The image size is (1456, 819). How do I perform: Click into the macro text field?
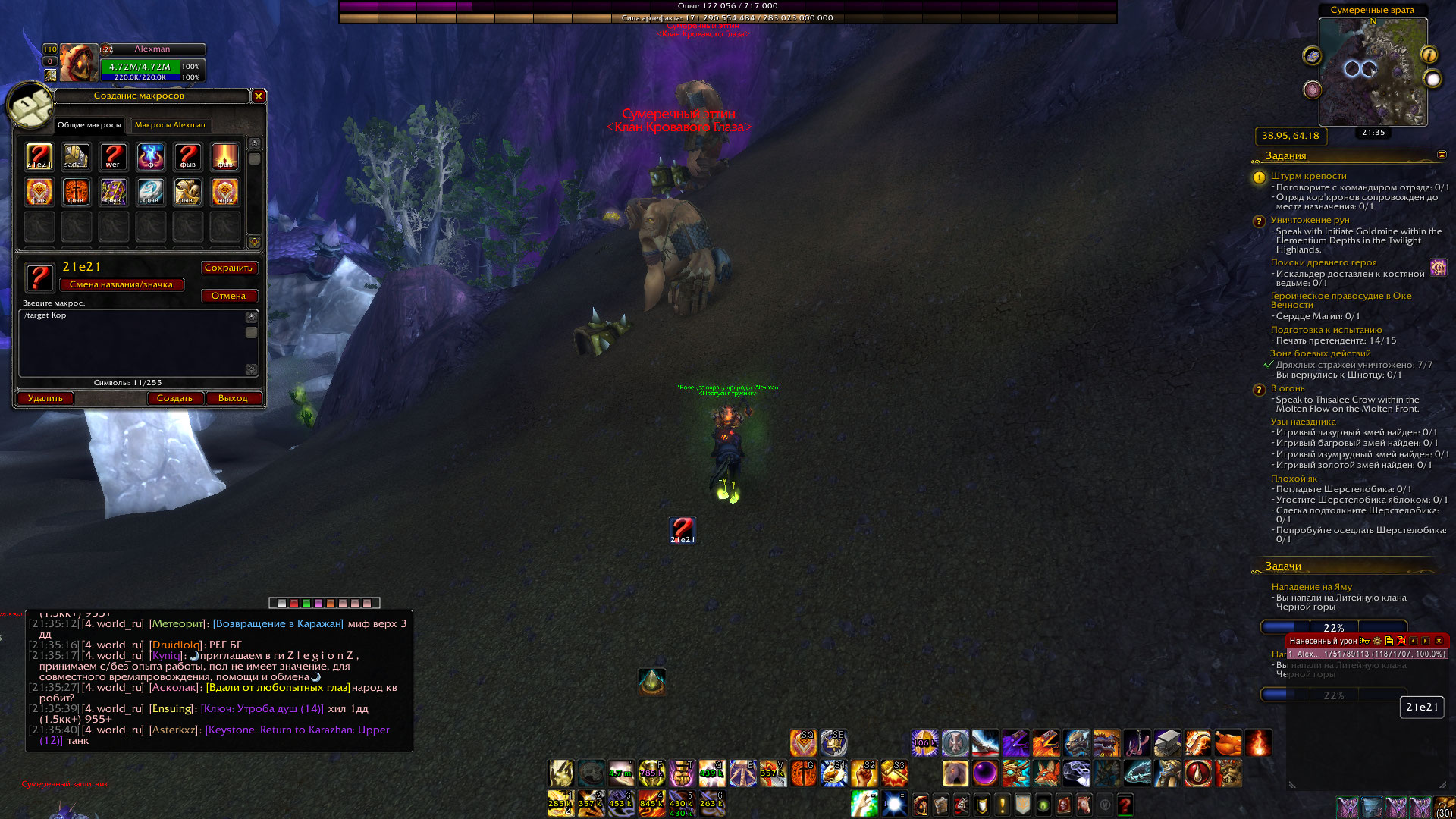[133, 343]
